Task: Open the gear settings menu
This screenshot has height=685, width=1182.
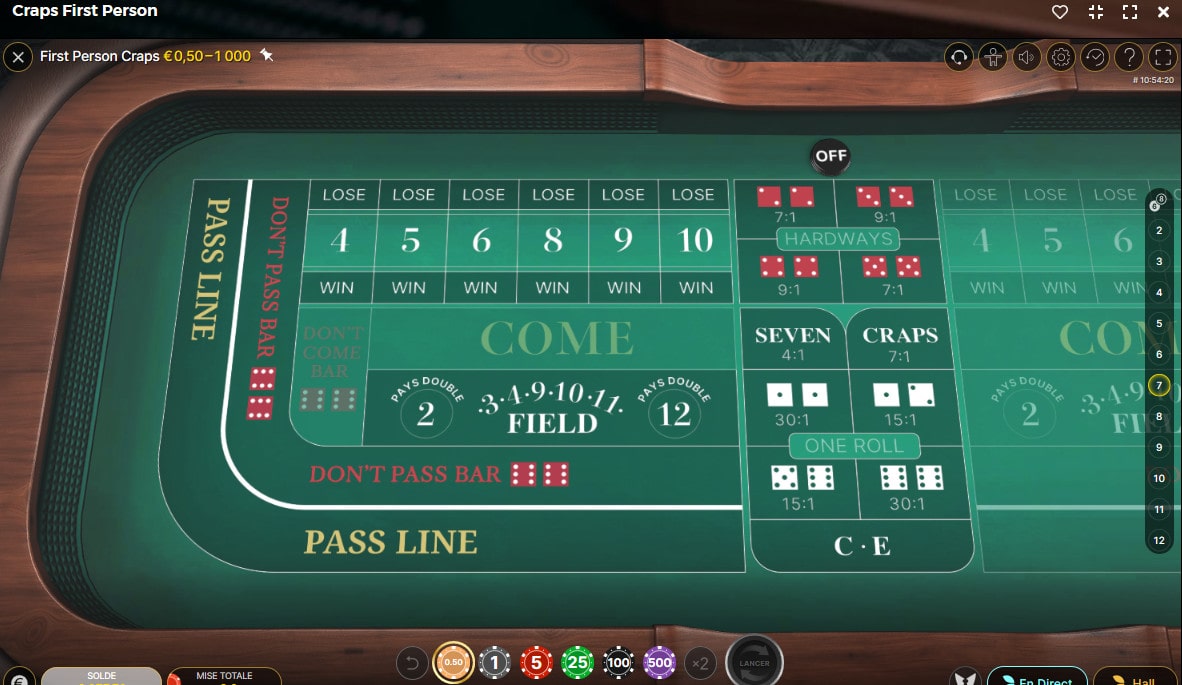Action: (1060, 57)
